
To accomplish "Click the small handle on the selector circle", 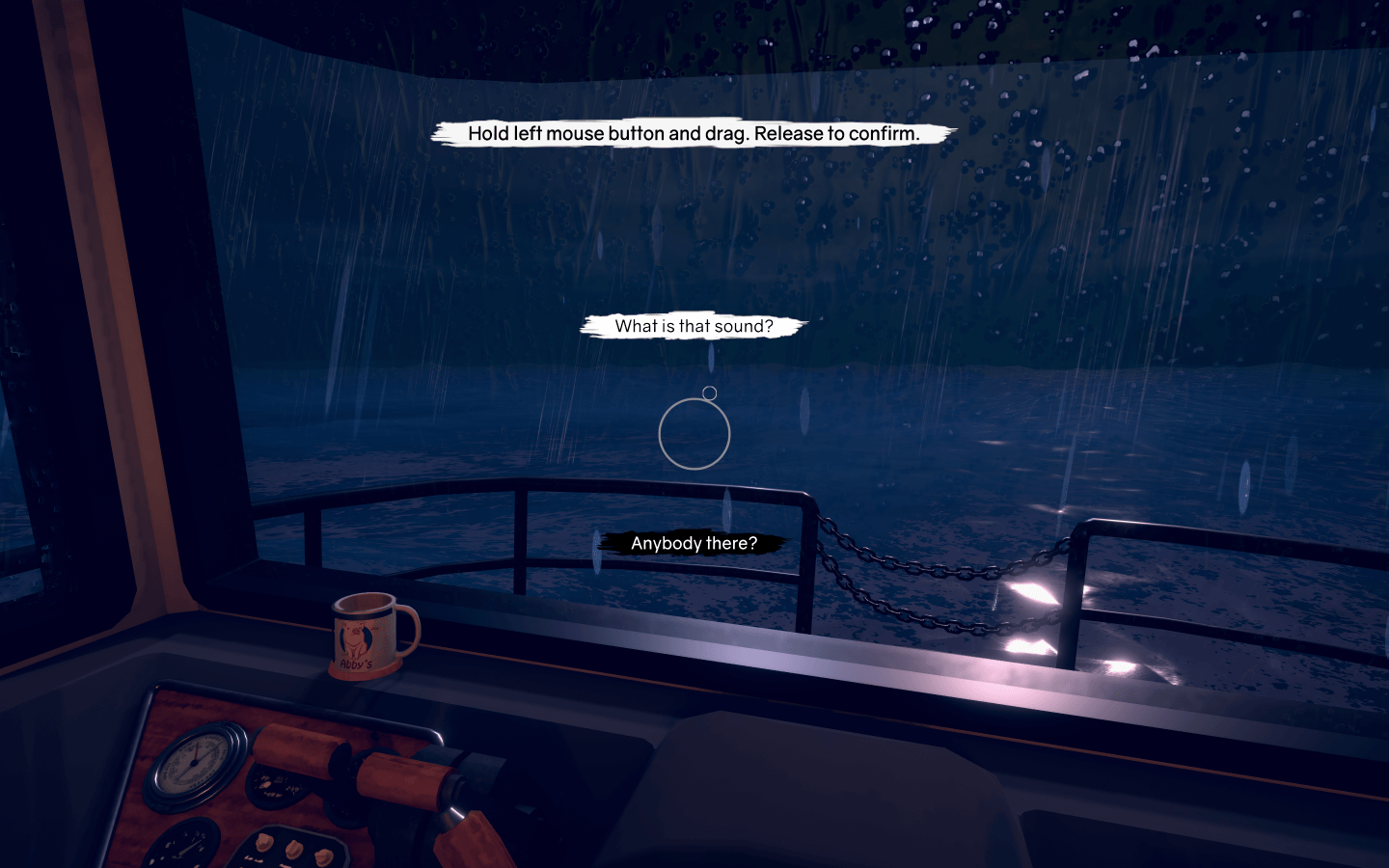I will tap(711, 392).
